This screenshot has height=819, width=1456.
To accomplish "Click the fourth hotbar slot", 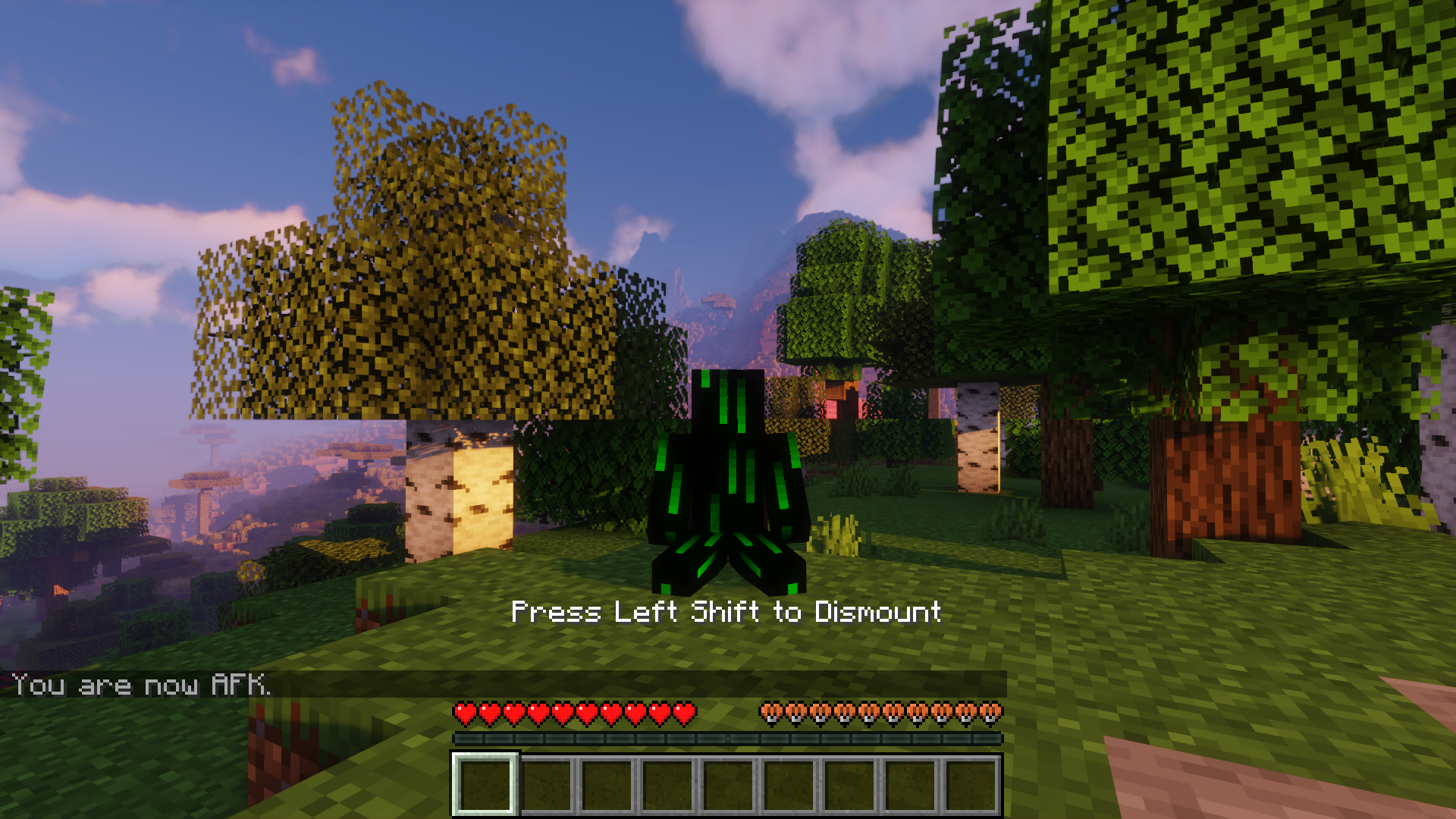I will pos(667,781).
